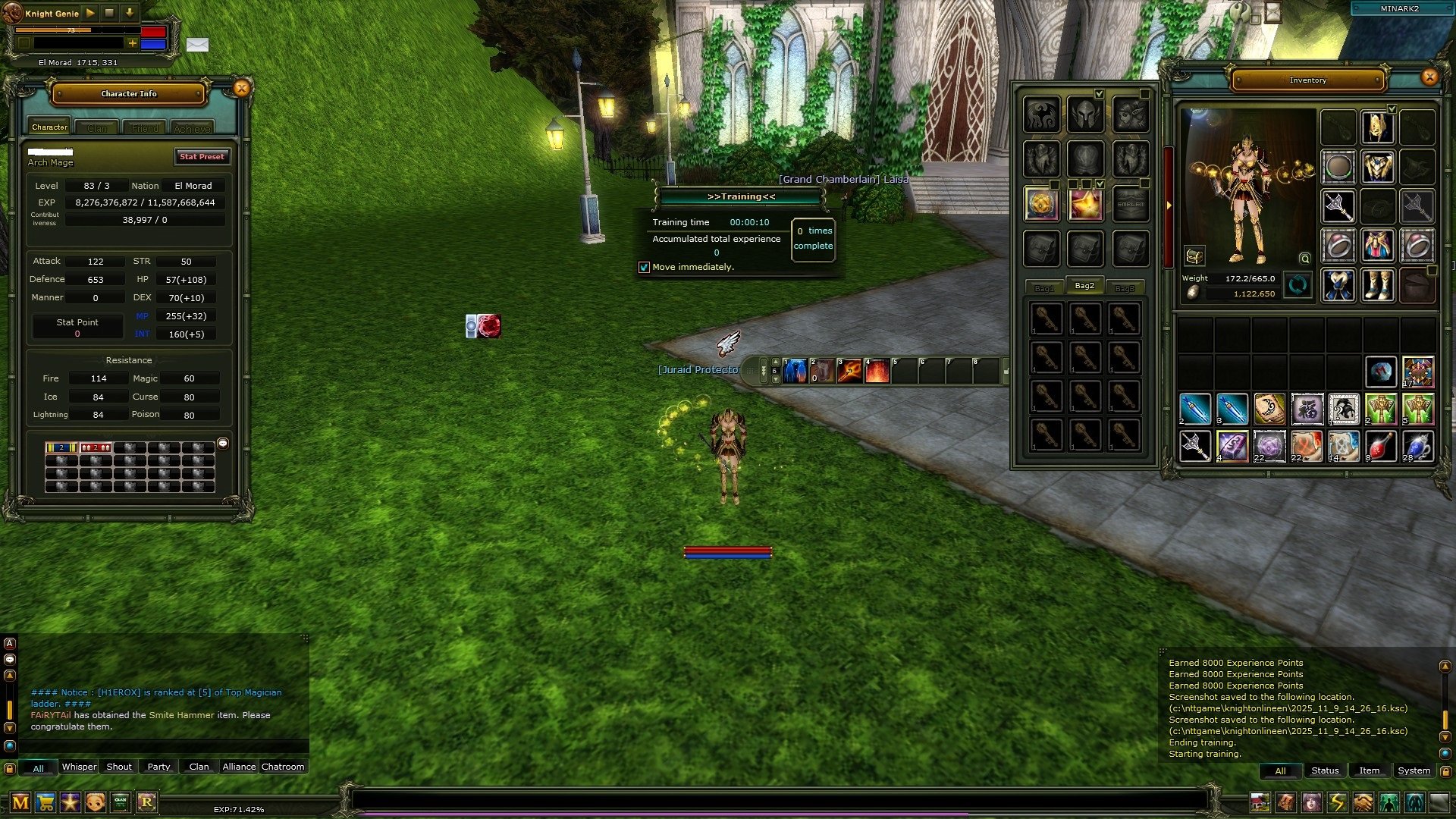Activate the fire skill in hotbar slot 4
Viewport: 1456px width, 819px height.
pos(877,371)
